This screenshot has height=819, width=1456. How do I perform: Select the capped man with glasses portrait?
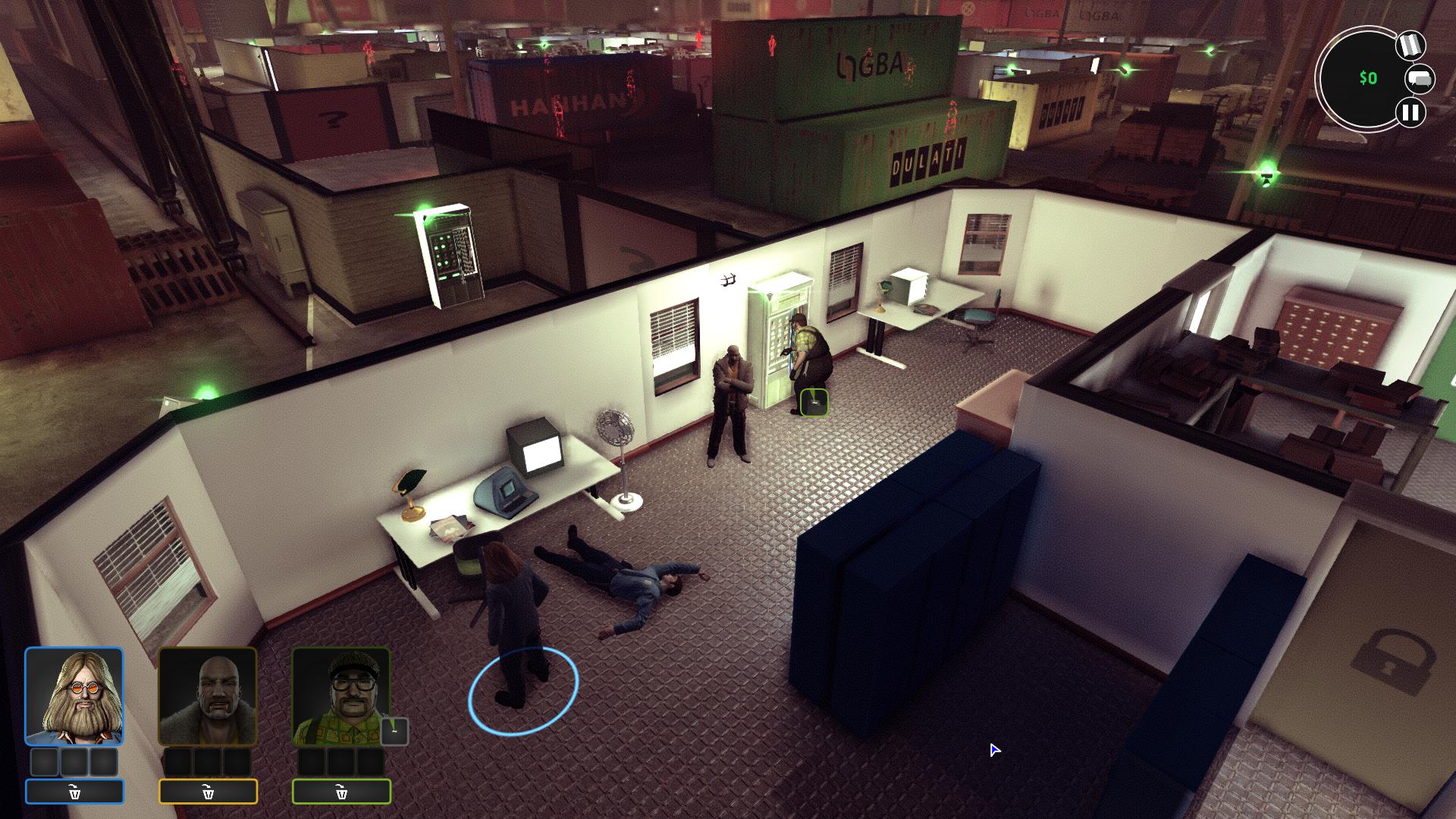click(x=341, y=696)
